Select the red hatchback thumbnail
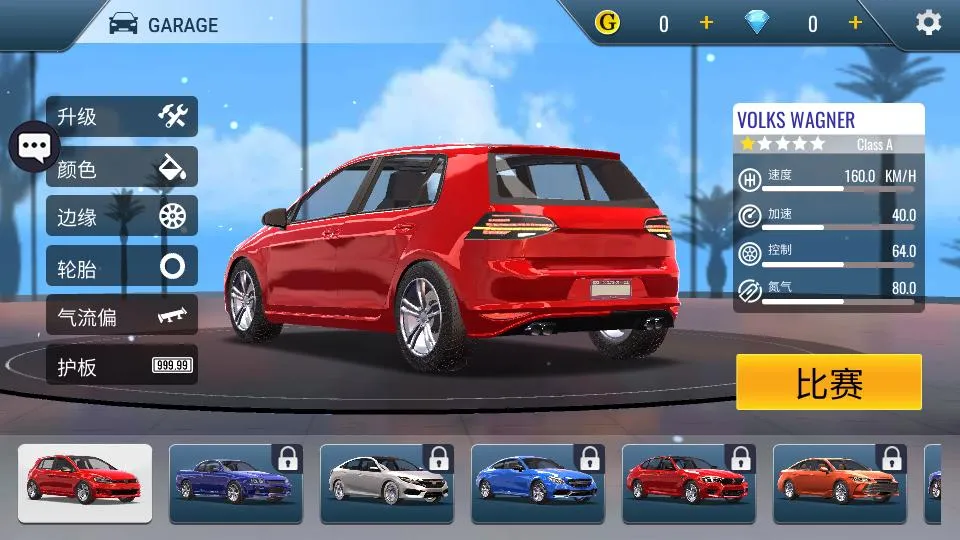The image size is (960, 540). [x=85, y=483]
